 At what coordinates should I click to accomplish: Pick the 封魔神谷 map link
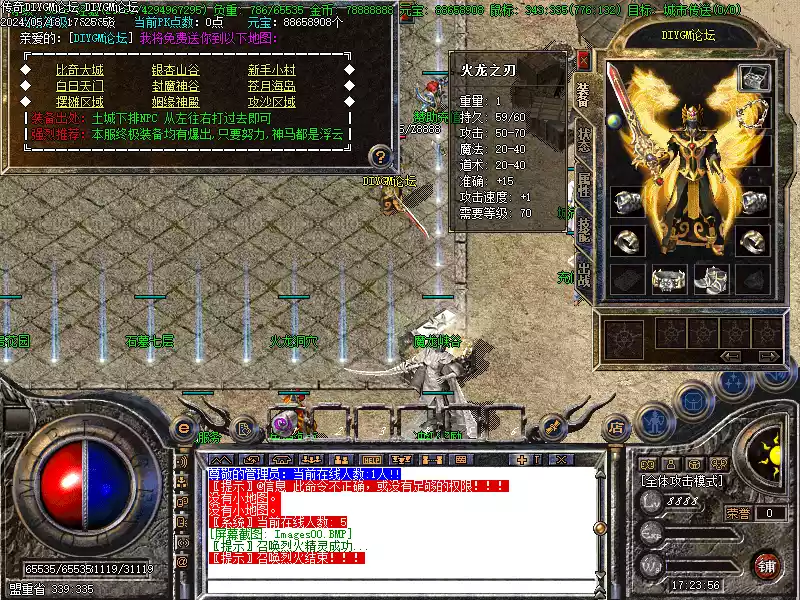pos(175,86)
